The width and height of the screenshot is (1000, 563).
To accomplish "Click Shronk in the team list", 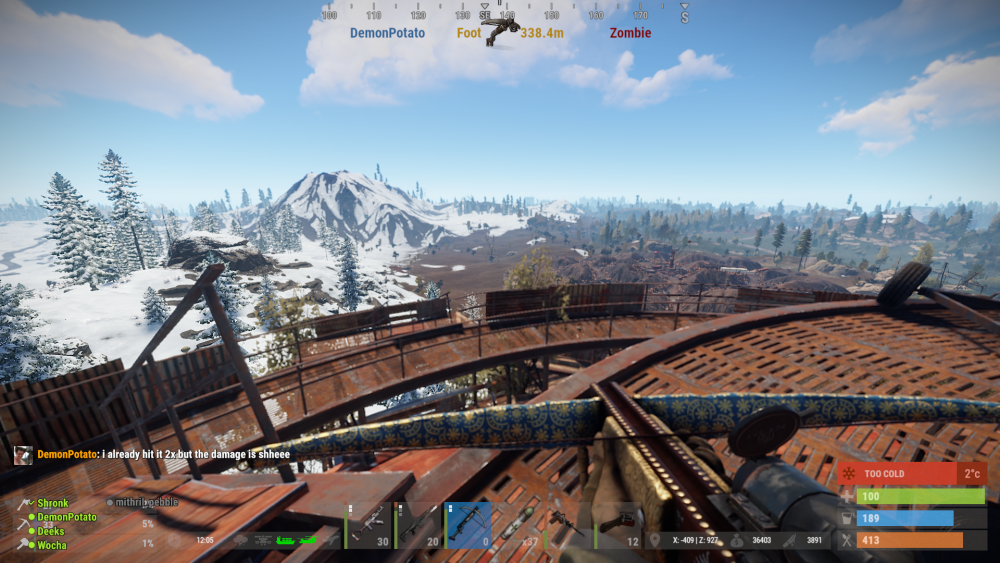I will (53, 503).
